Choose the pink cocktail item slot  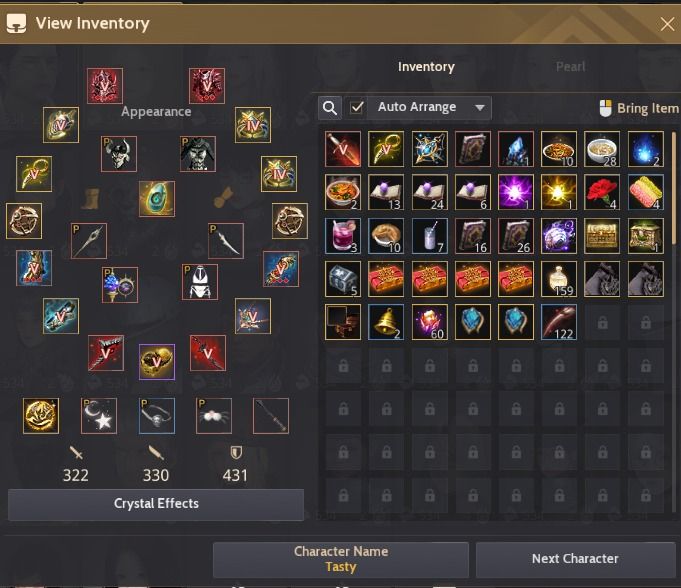pos(343,236)
